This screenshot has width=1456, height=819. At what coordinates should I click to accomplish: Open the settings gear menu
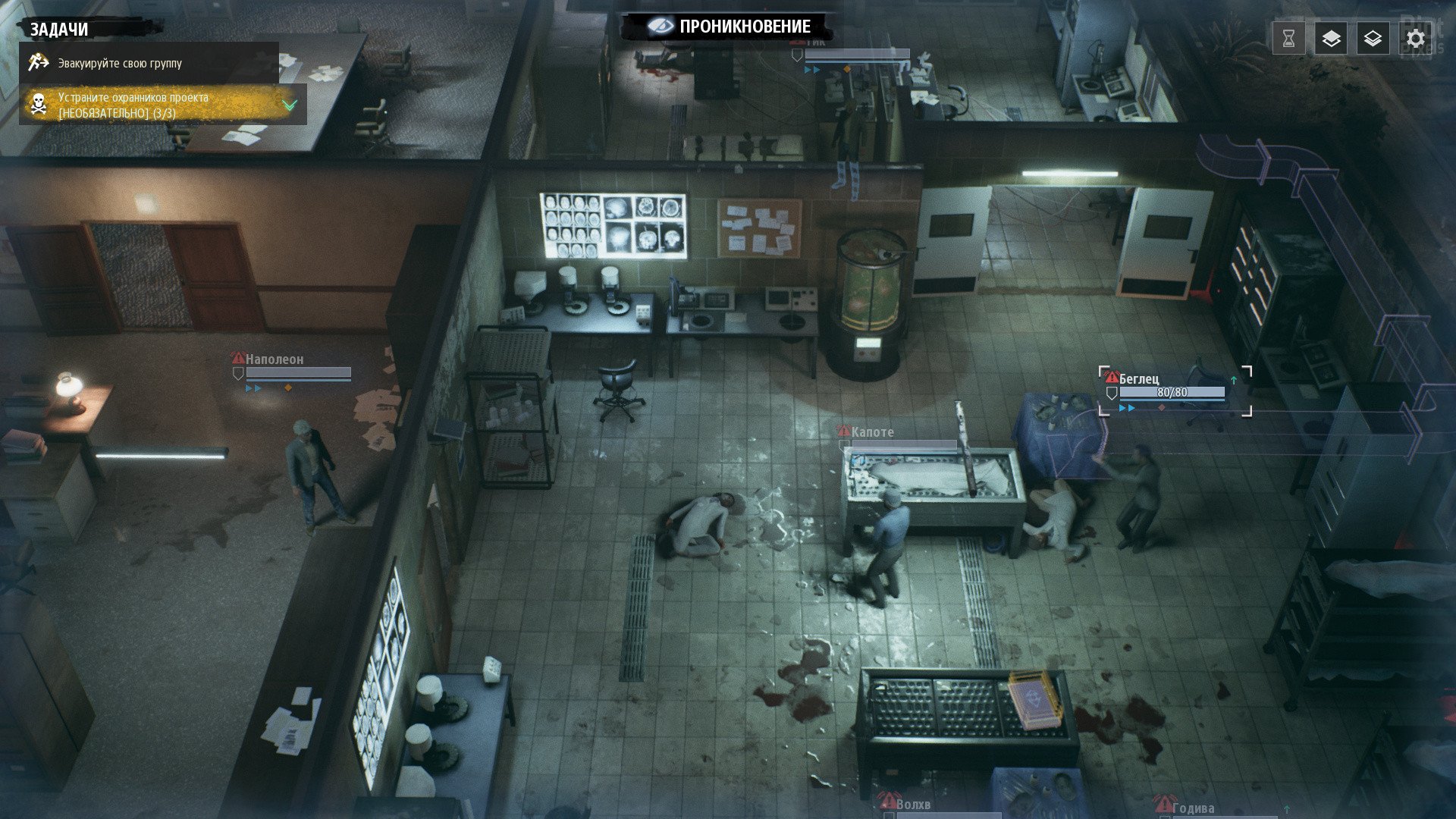click(x=1415, y=39)
